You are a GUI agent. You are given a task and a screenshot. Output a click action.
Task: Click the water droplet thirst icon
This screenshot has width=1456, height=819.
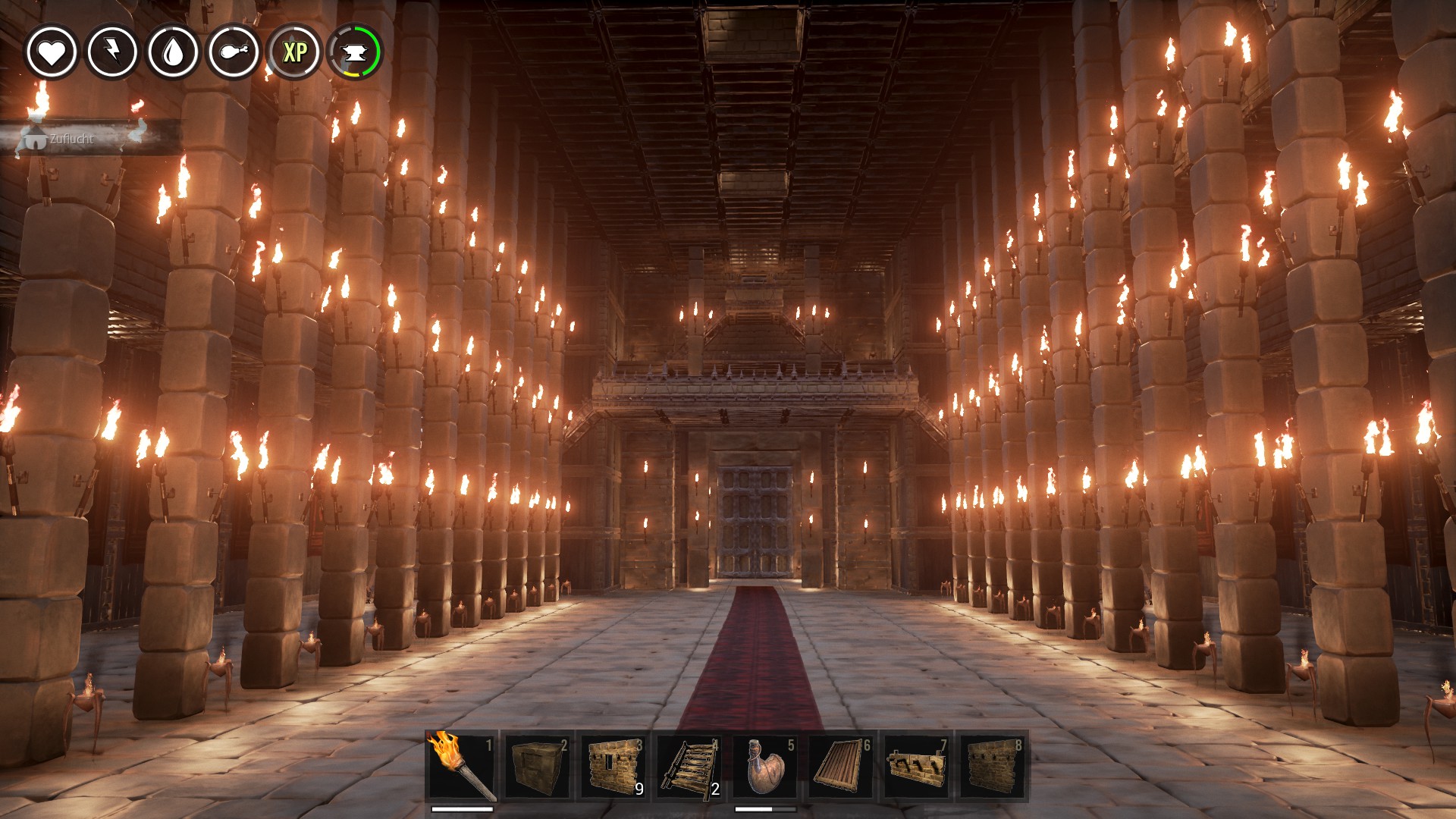click(173, 52)
